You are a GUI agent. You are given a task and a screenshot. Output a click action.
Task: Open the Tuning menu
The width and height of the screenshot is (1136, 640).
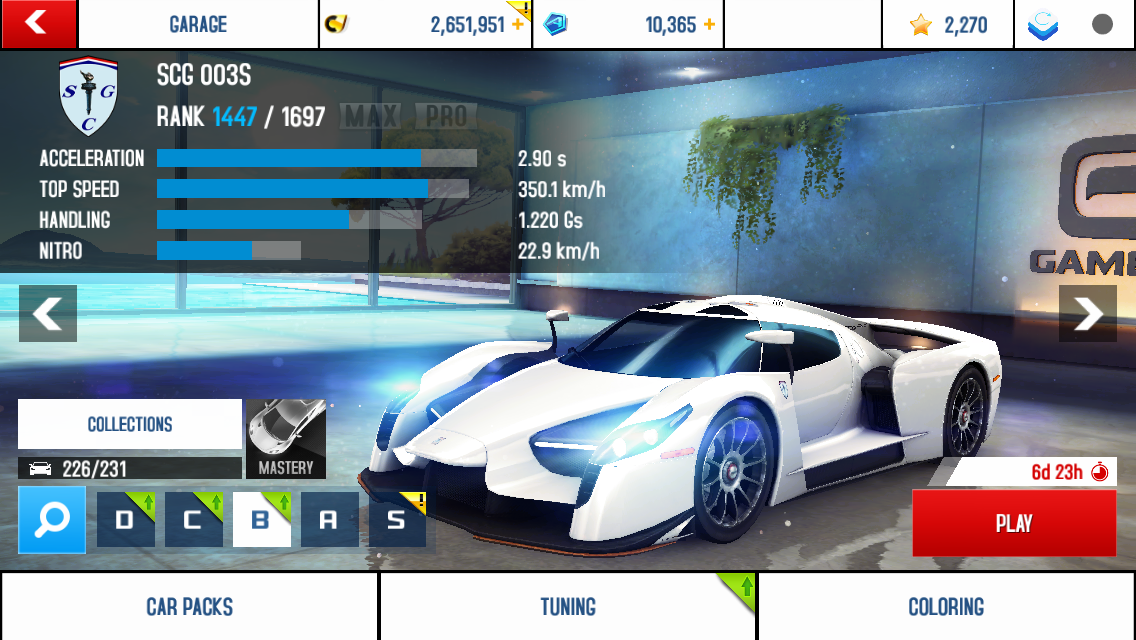pos(568,606)
